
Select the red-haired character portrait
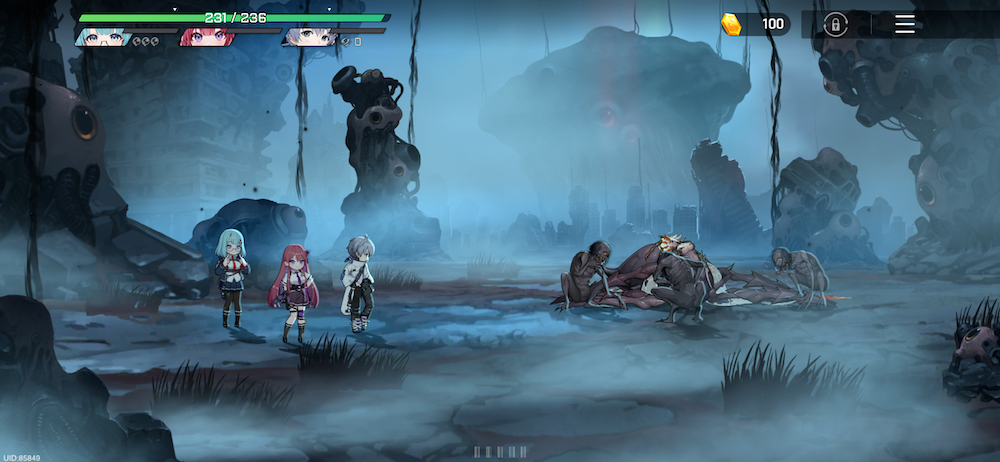205,37
